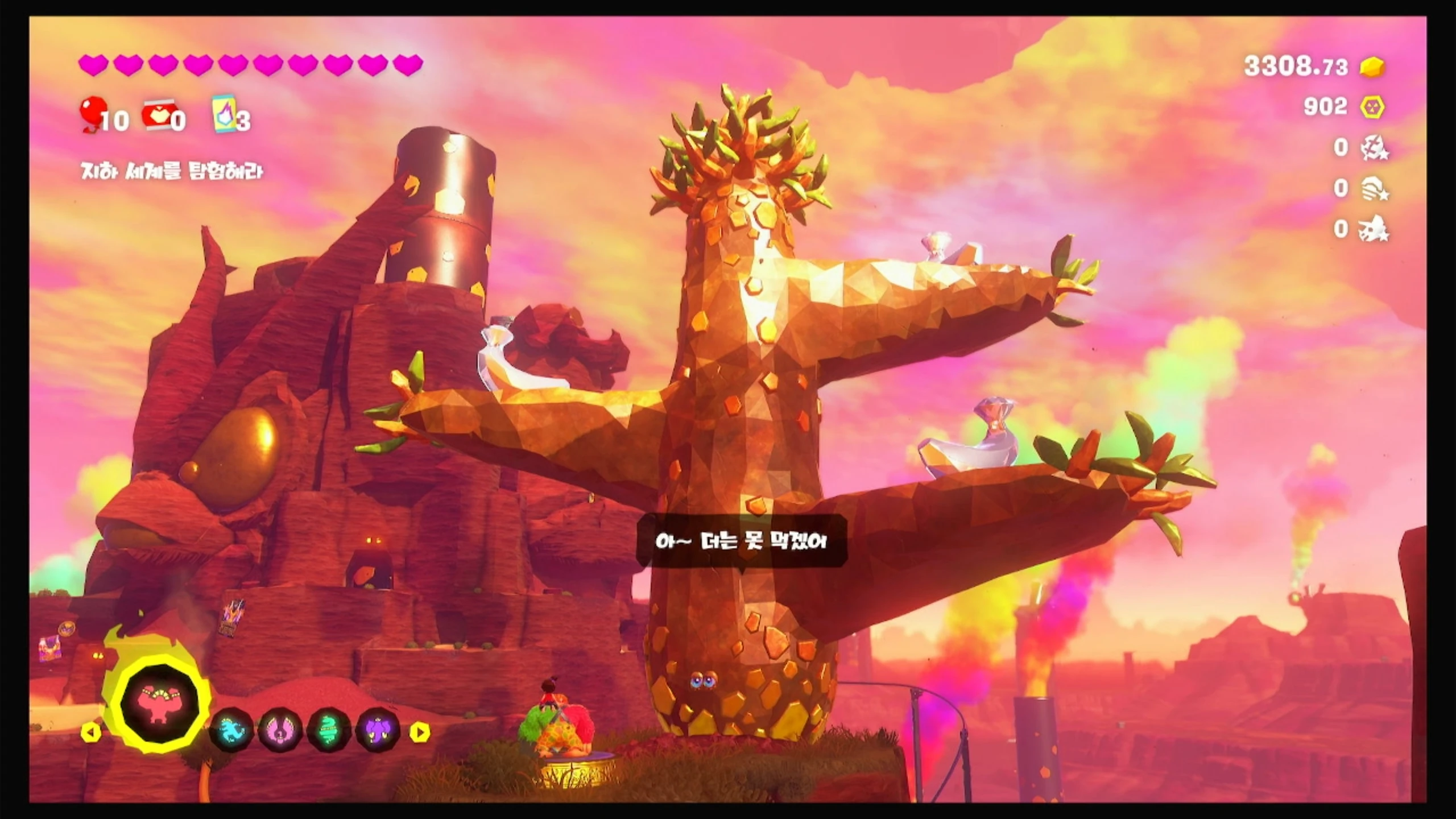Click the gold nugget currency icon
The image size is (1456, 819).
tap(1372, 68)
